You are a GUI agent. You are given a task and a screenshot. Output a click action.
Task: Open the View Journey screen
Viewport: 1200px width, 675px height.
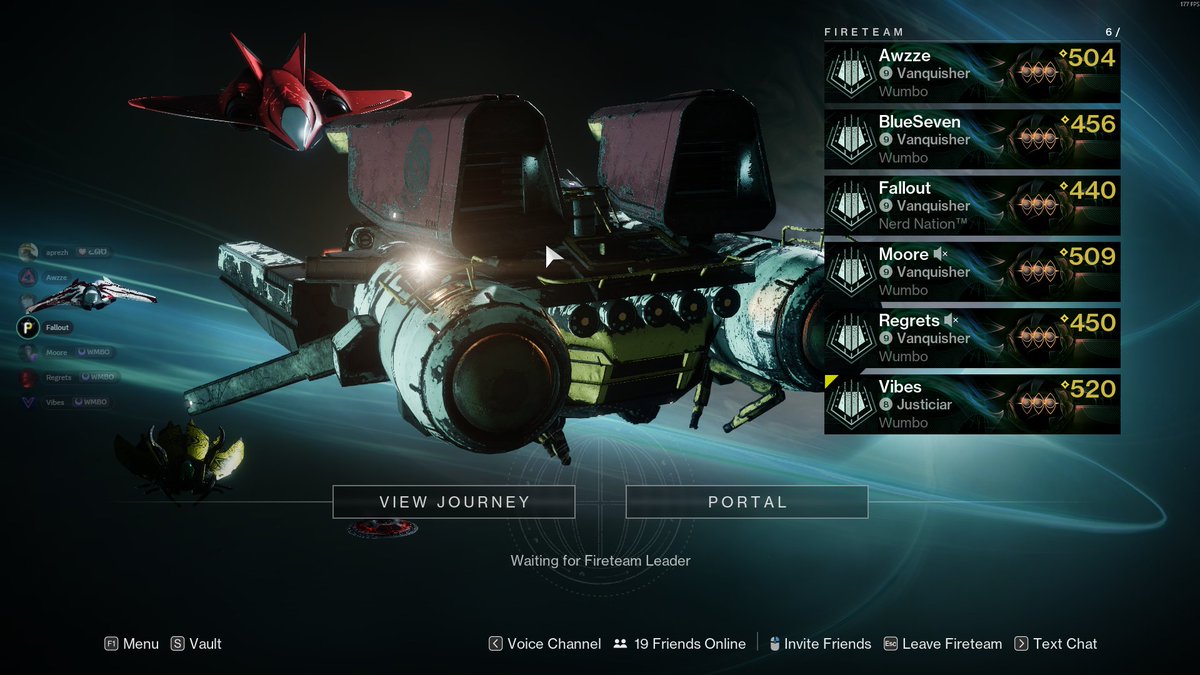point(453,502)
